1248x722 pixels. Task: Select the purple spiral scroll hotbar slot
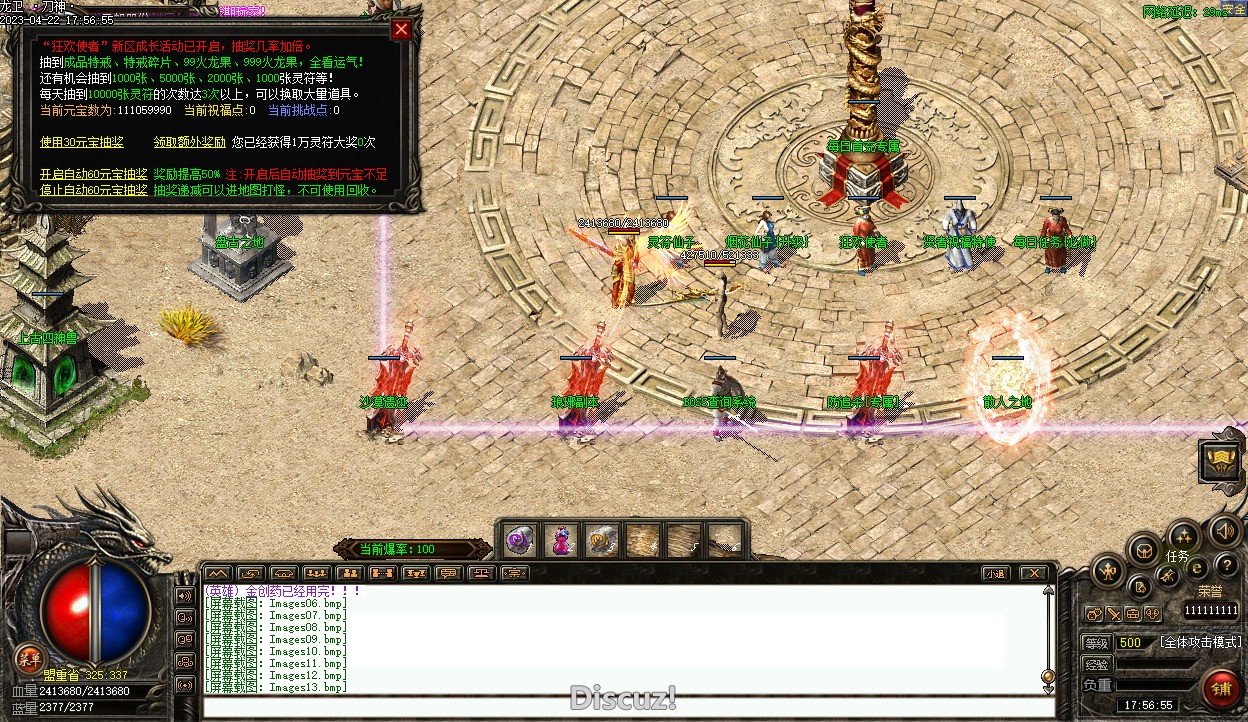tap(520, 541)
